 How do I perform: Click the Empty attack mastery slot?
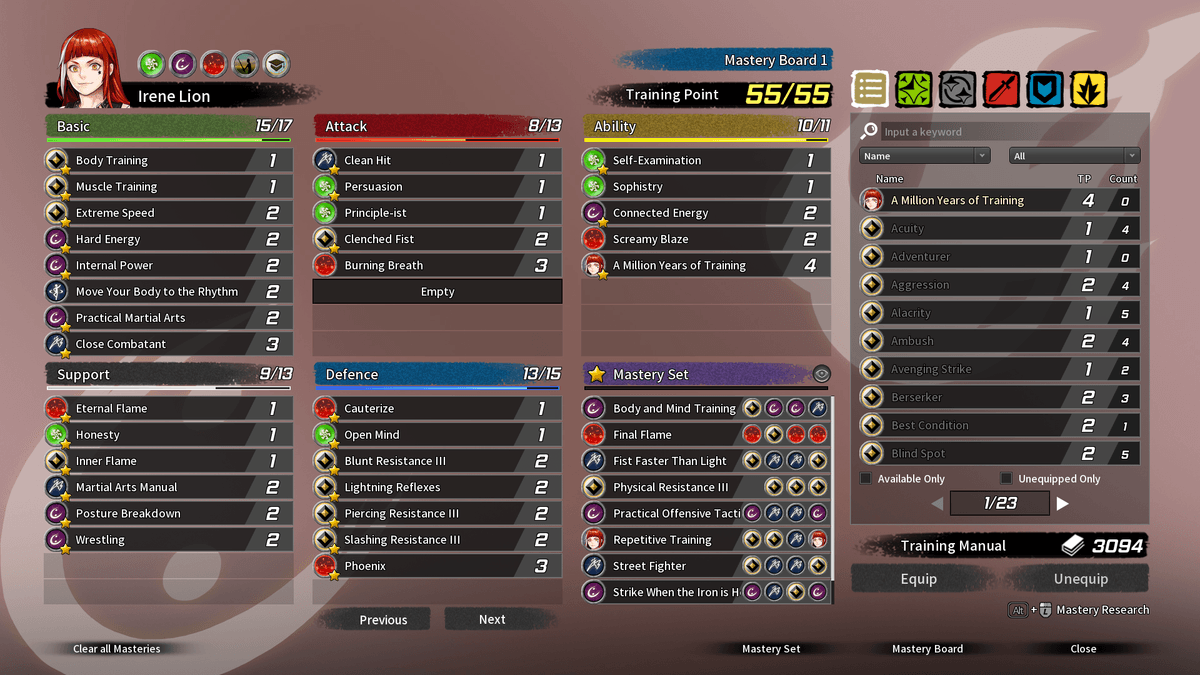coord(437,292)
